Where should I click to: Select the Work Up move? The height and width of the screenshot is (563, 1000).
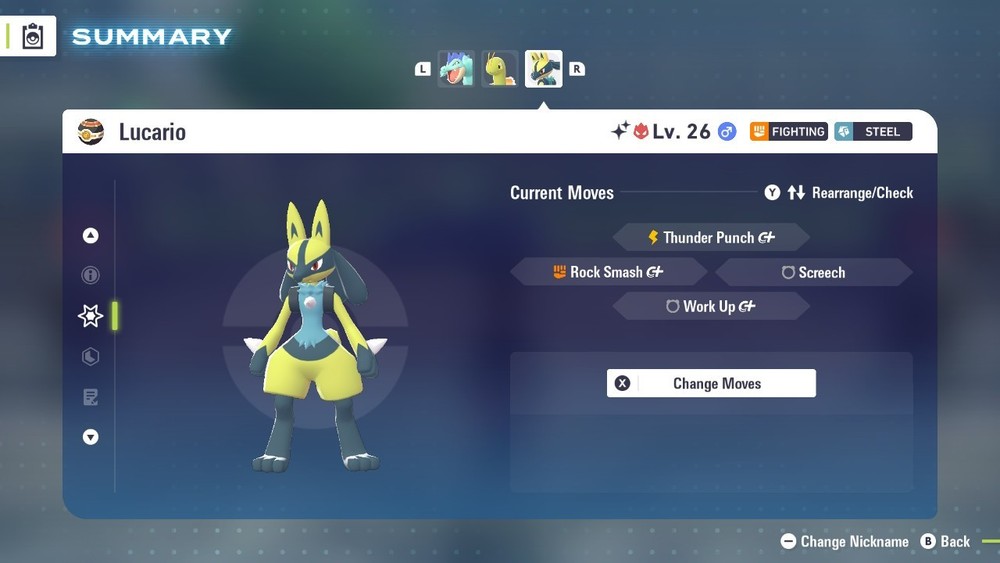(x=711, y=307)
